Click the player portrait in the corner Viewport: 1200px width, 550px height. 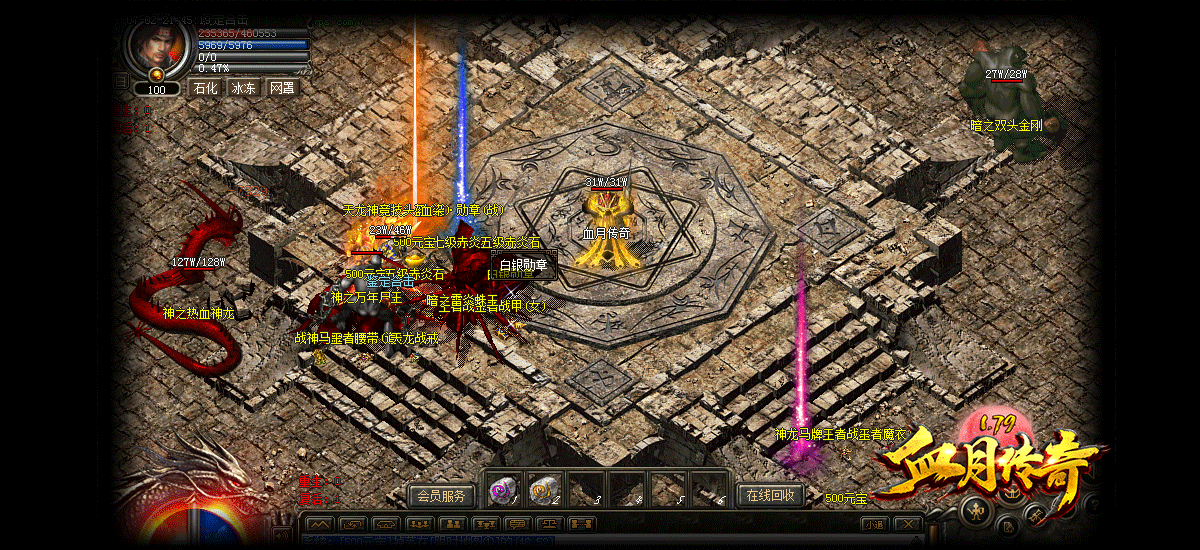pos(156,45)
